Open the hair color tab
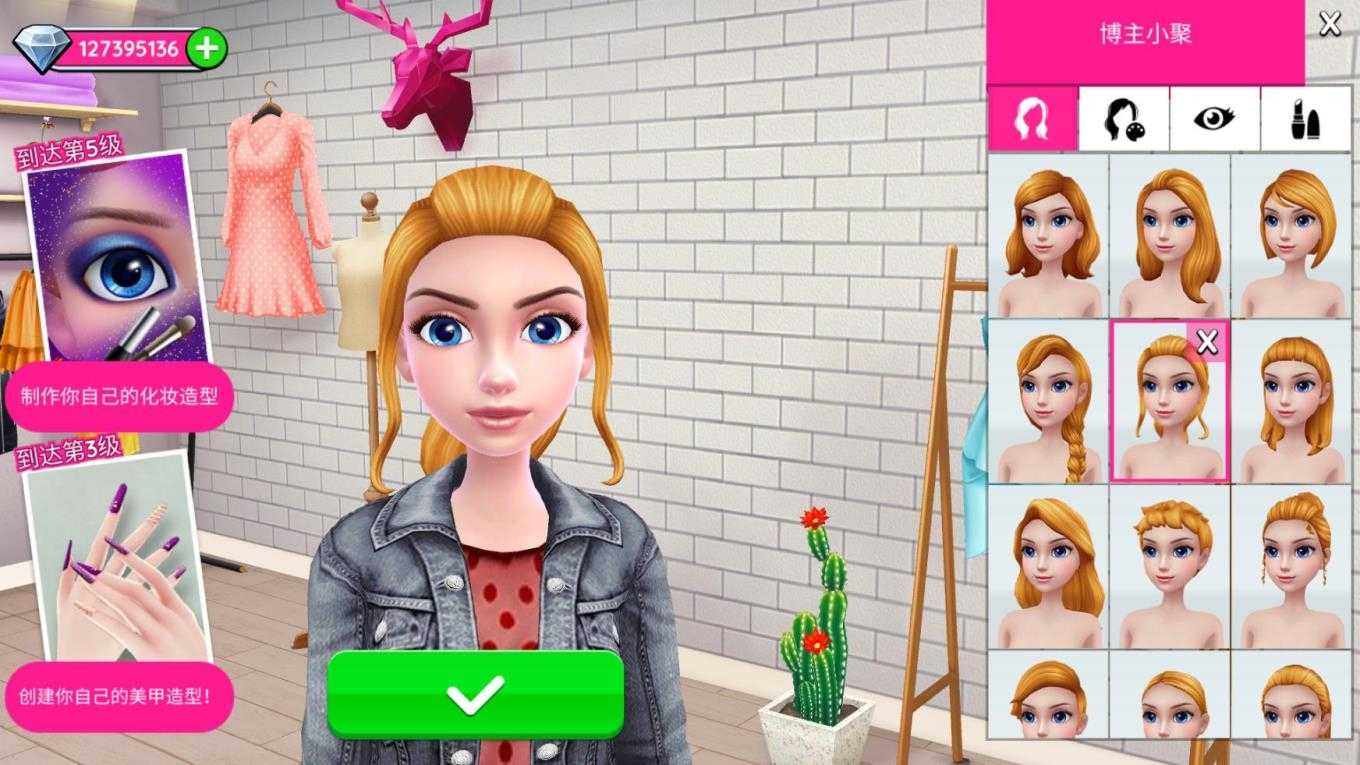Screen dimensions: 1360x765 (1123, 119)
